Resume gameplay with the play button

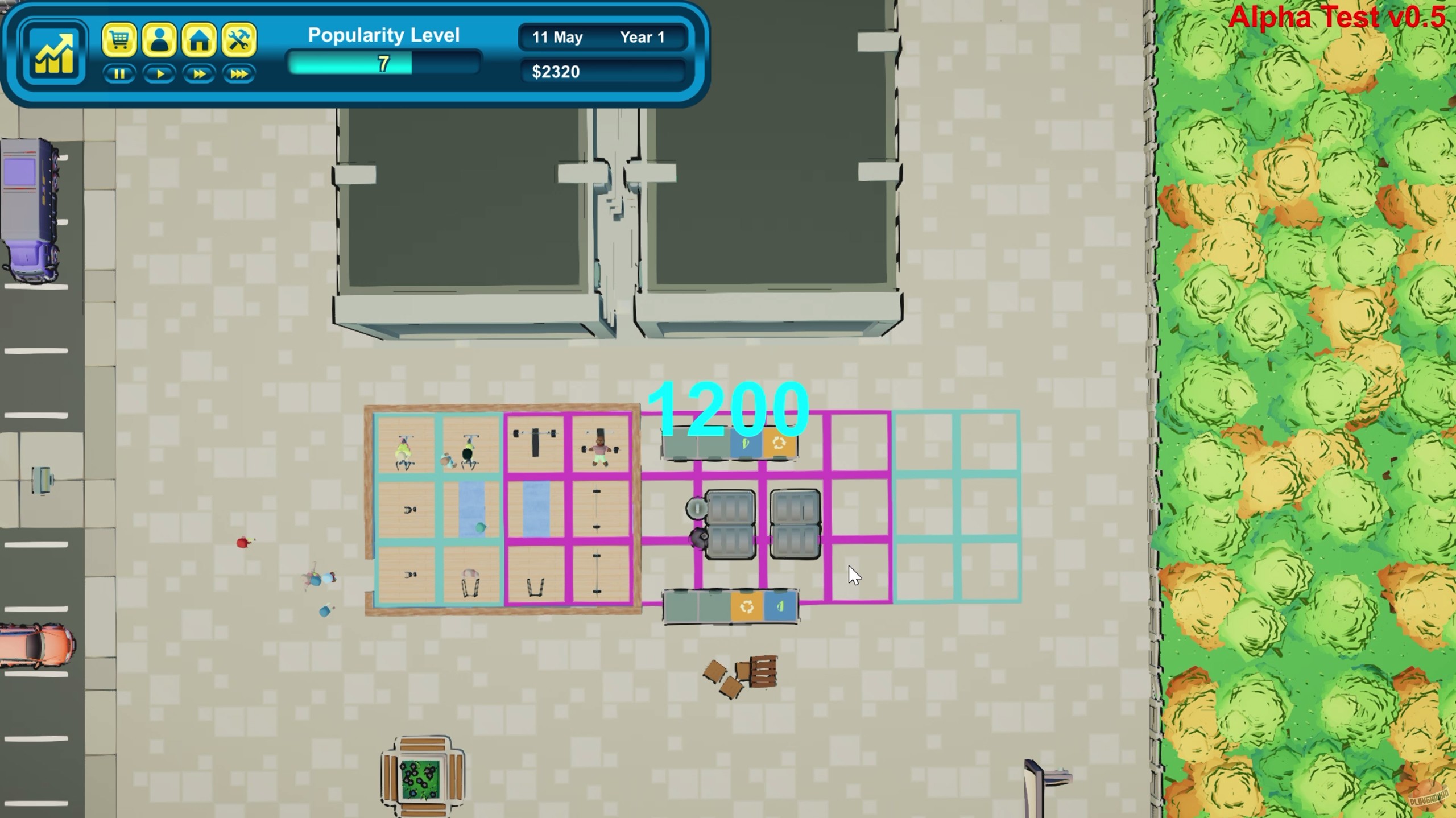(x=160, y=74)
